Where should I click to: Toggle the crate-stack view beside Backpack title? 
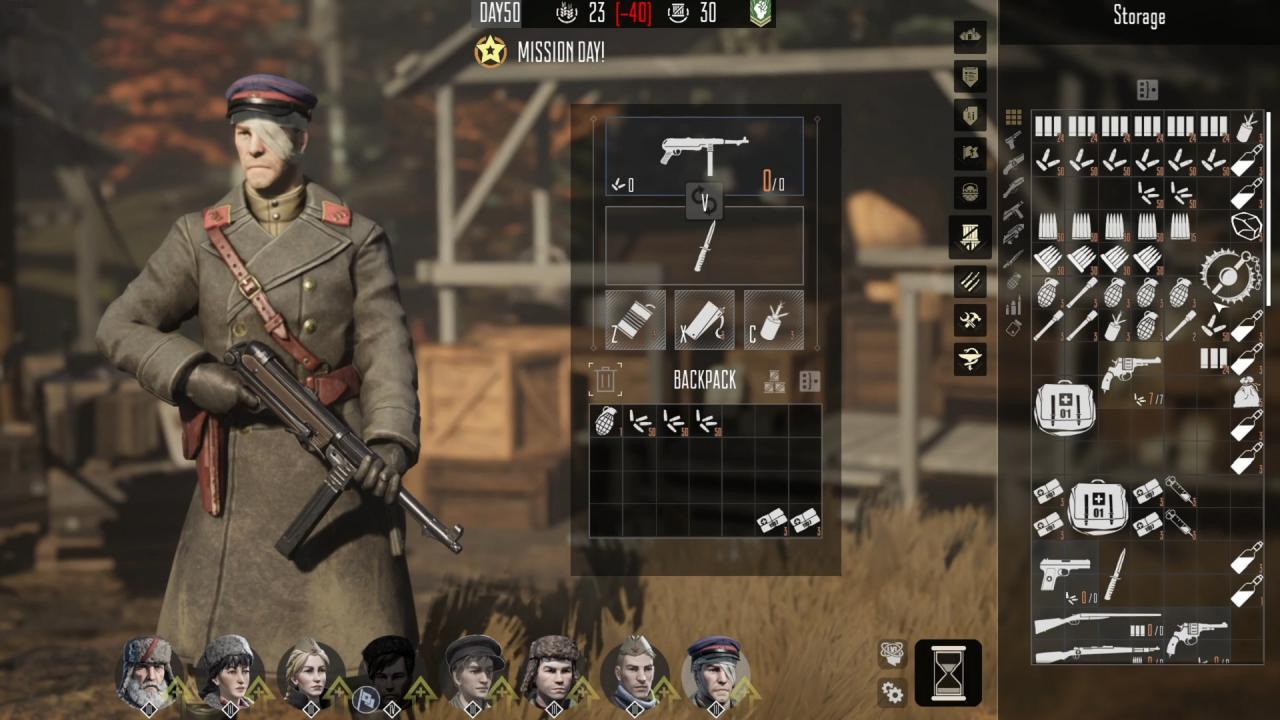click(776, 380)
